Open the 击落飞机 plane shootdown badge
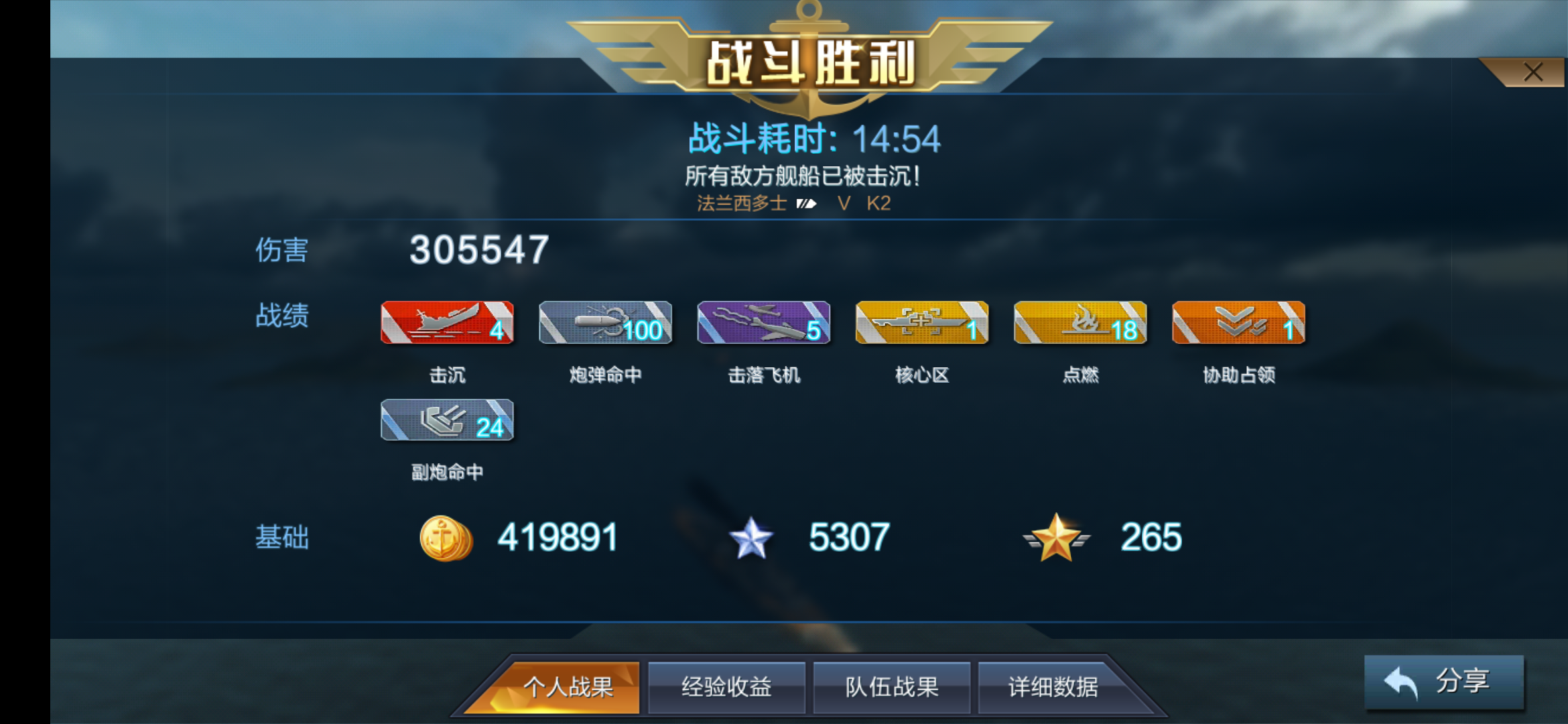This screenshot has width=1568, height=724. click(x=764, y=324)
